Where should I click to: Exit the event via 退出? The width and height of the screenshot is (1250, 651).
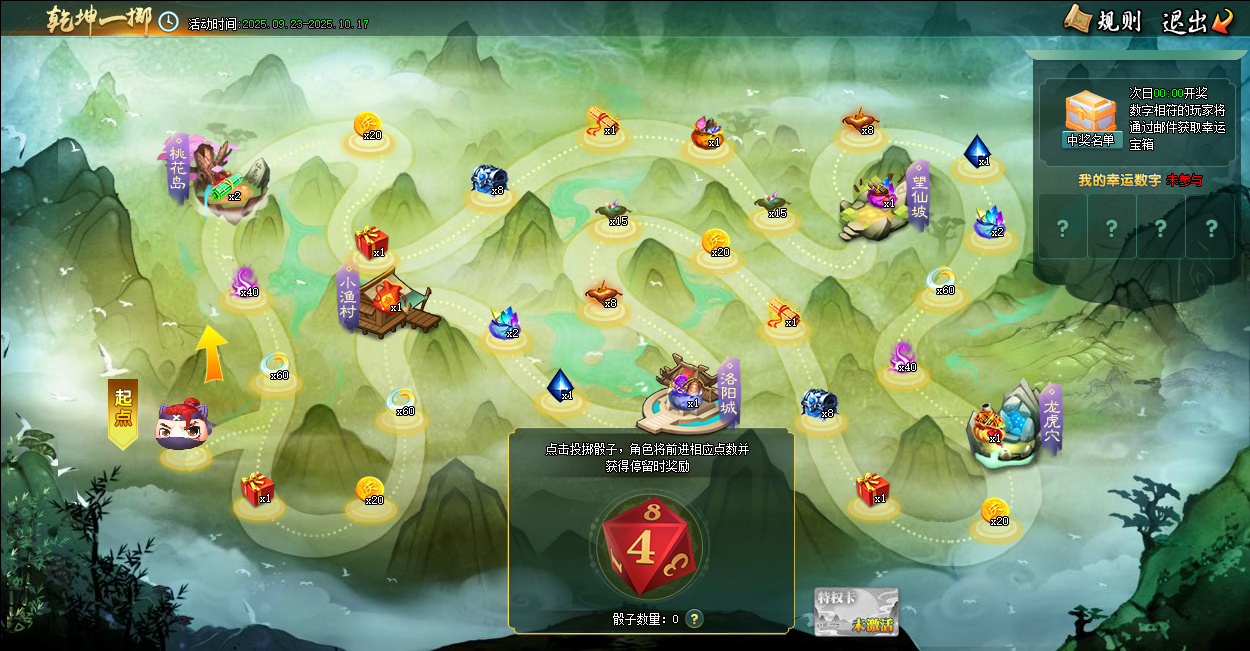[1197, 20]
